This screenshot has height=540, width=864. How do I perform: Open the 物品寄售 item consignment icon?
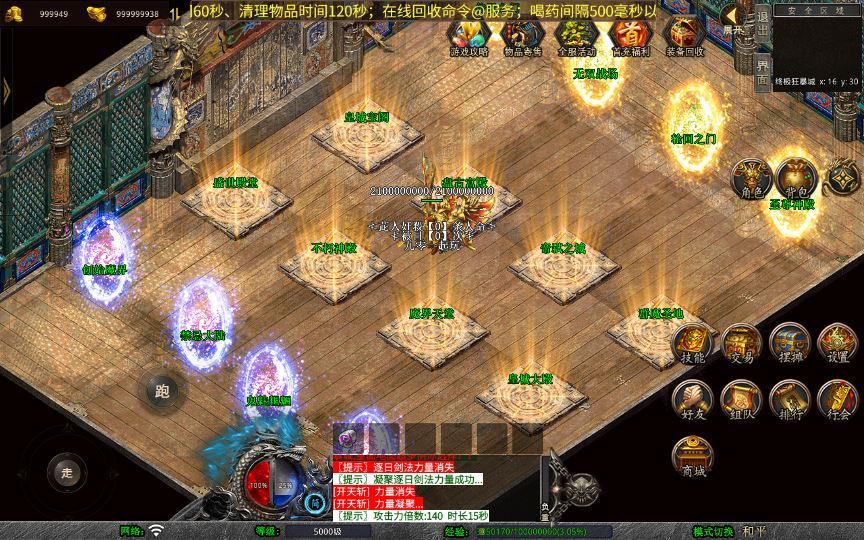pyautogui.click(x=521, y=36)
